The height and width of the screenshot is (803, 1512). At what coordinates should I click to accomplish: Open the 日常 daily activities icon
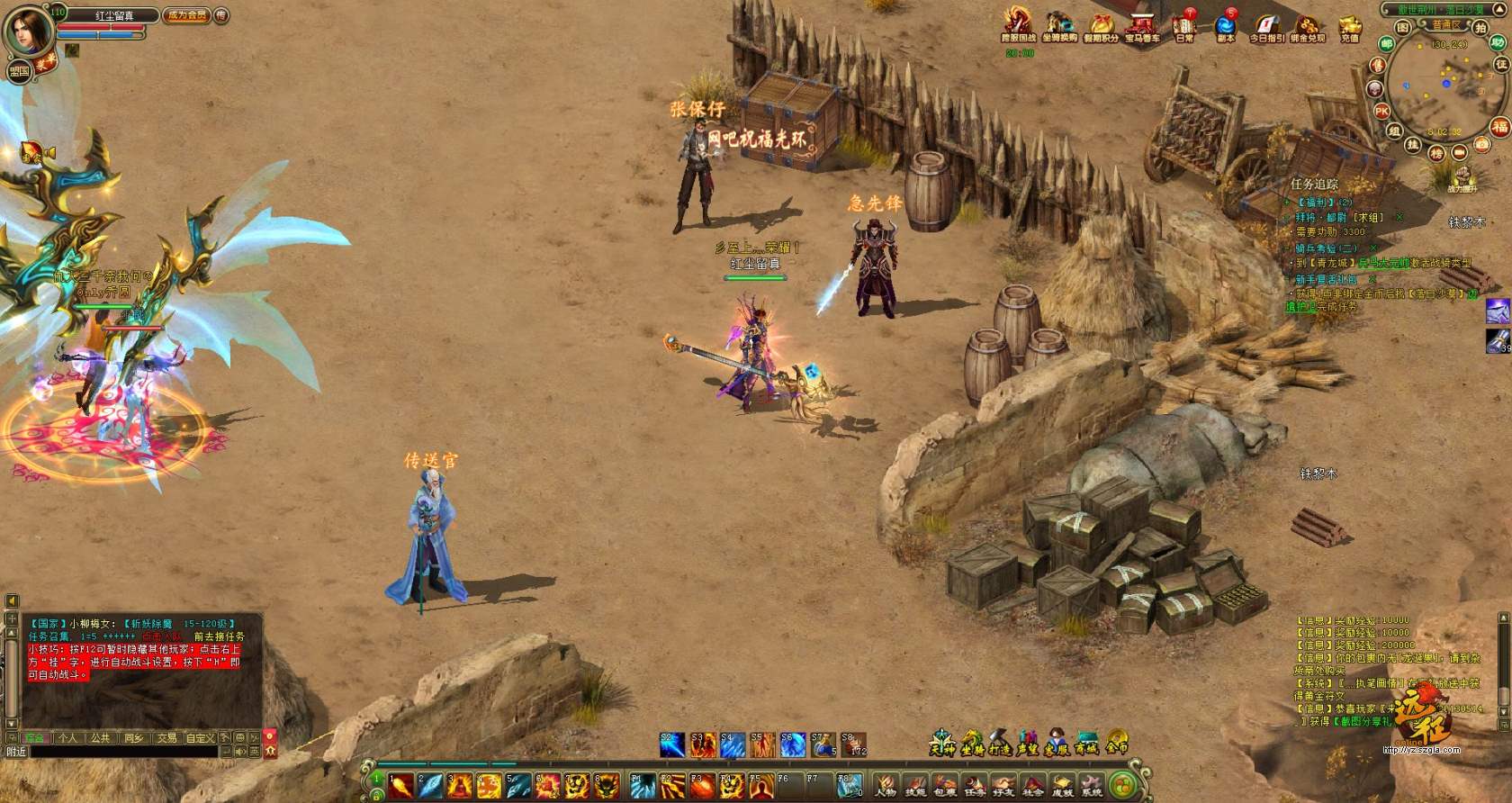click(1183, 27)
